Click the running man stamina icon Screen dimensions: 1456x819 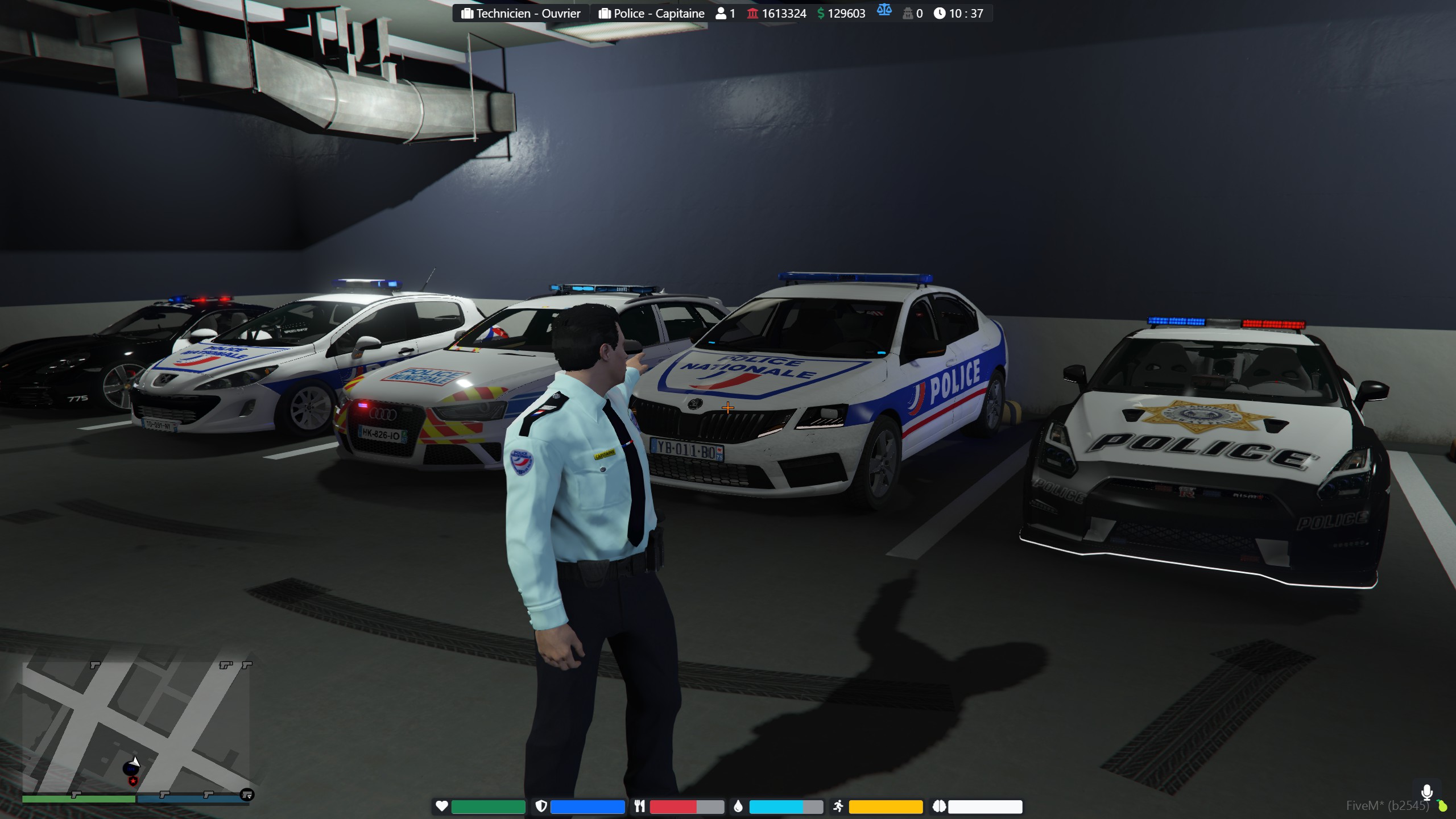click(838, 806)
